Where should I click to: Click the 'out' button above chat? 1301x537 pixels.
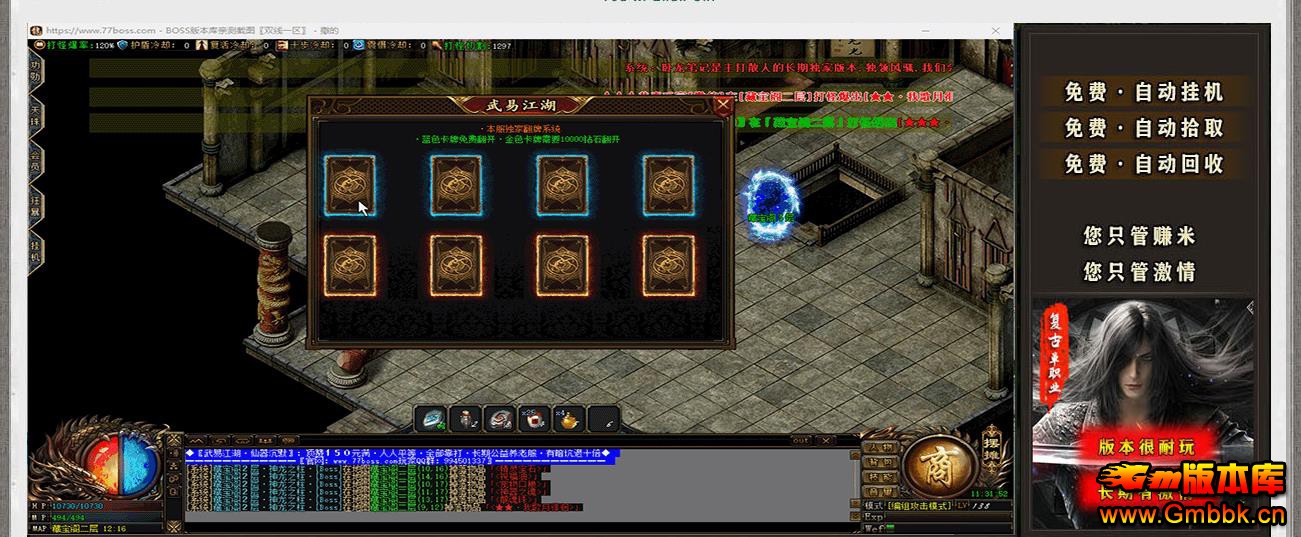pos(800,440)
